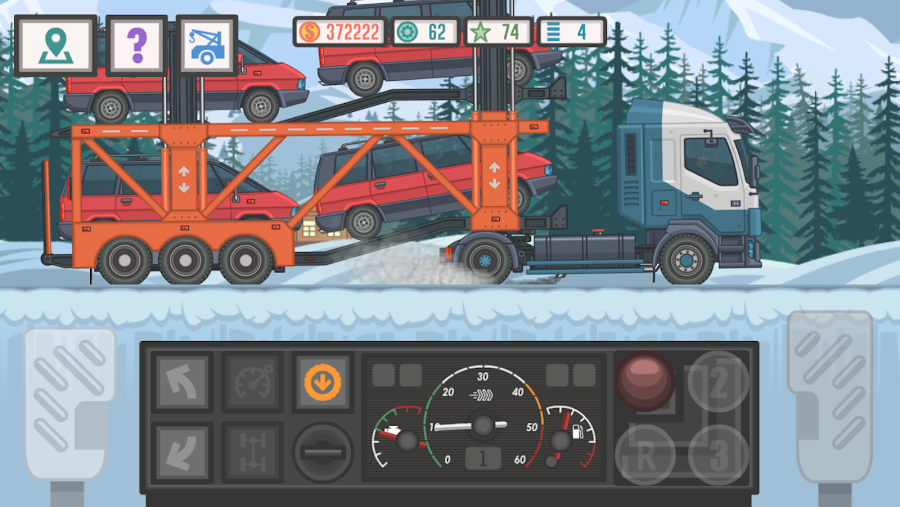The height and width of the screenshot is (507, 900).
Task: Turn the round ignition key switch
Action: tap(322, 452)
